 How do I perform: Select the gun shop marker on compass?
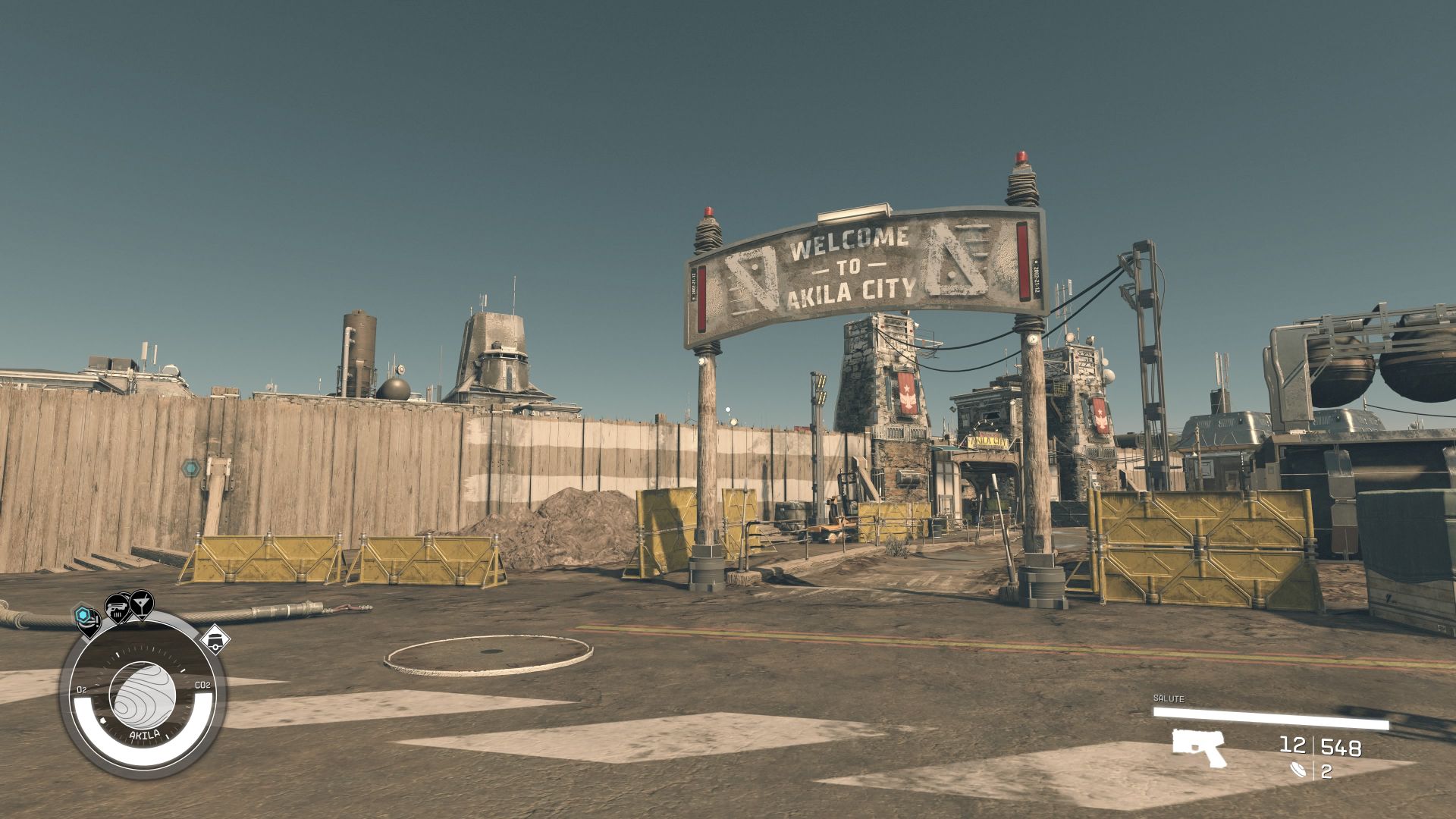click(117, 607)
